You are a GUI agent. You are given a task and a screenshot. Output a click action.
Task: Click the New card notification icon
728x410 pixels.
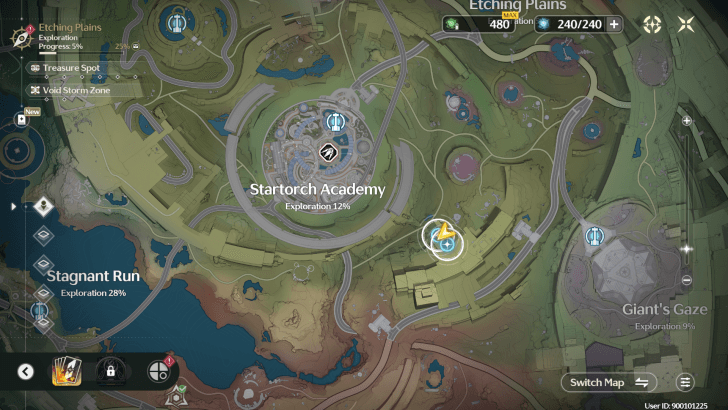point(21,119)
